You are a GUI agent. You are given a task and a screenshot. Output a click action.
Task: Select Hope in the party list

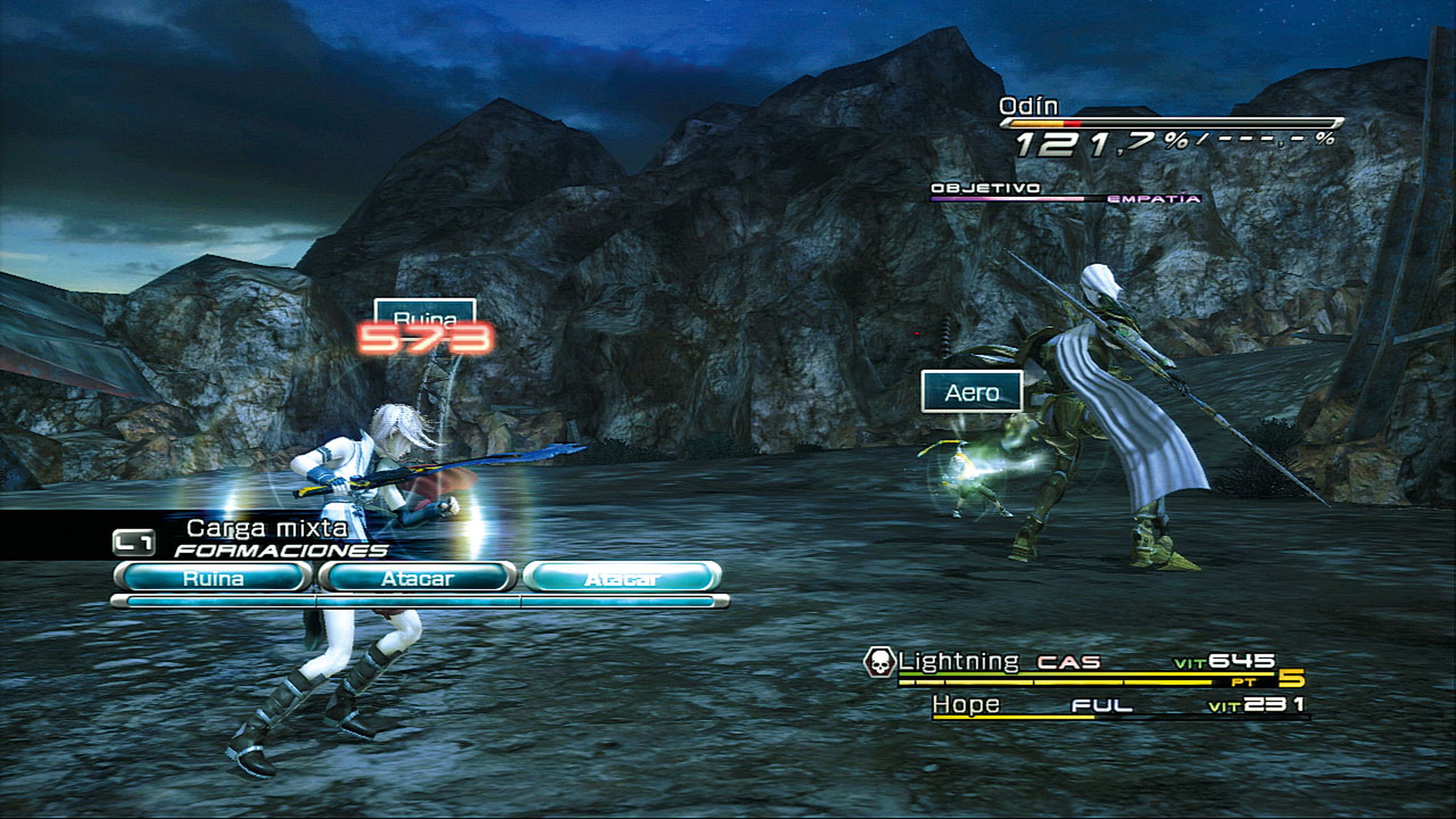[965, 705]
